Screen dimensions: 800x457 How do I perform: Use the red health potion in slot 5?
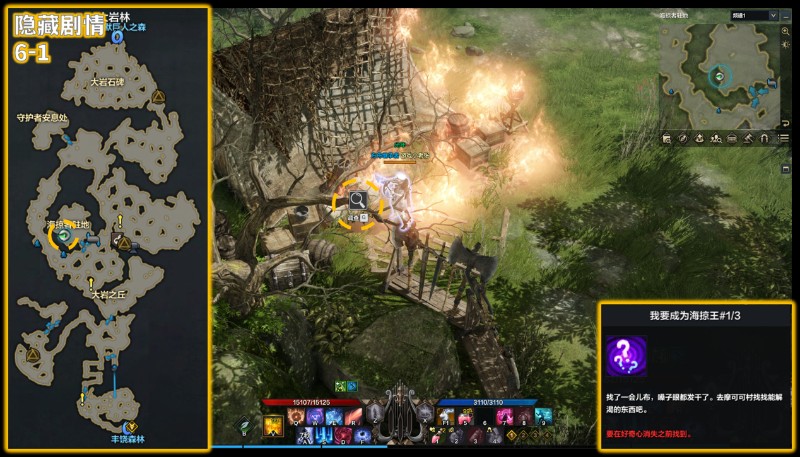click(x=468, y=418)
